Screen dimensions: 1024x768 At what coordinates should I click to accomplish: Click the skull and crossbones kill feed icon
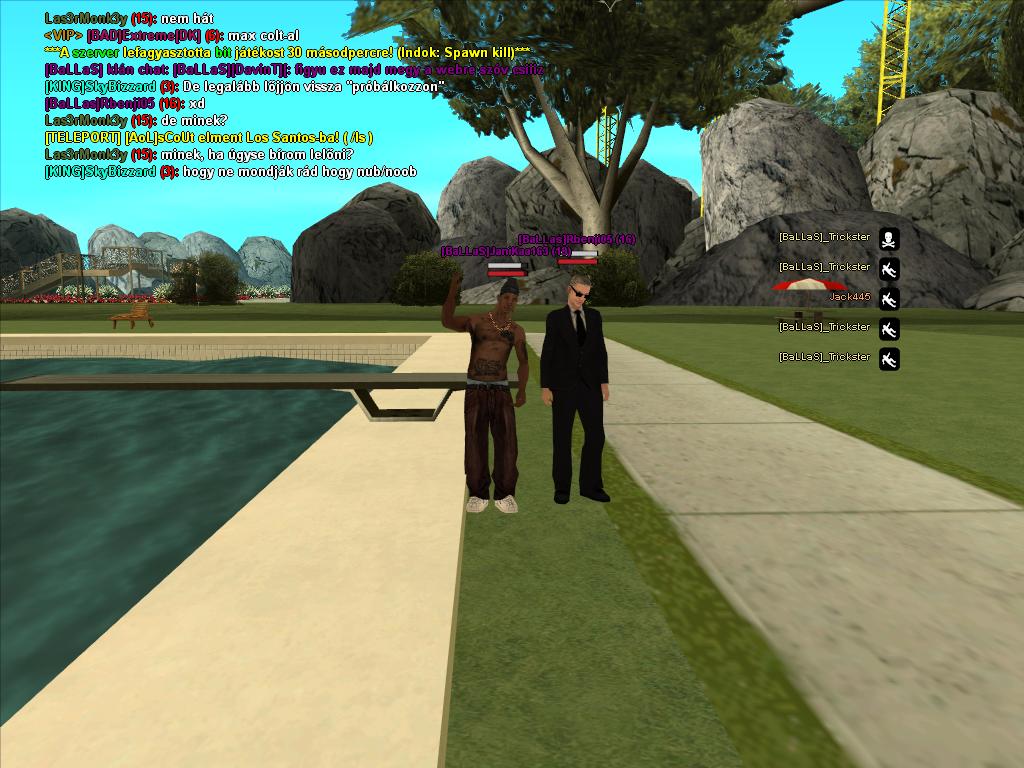point(889,239)
